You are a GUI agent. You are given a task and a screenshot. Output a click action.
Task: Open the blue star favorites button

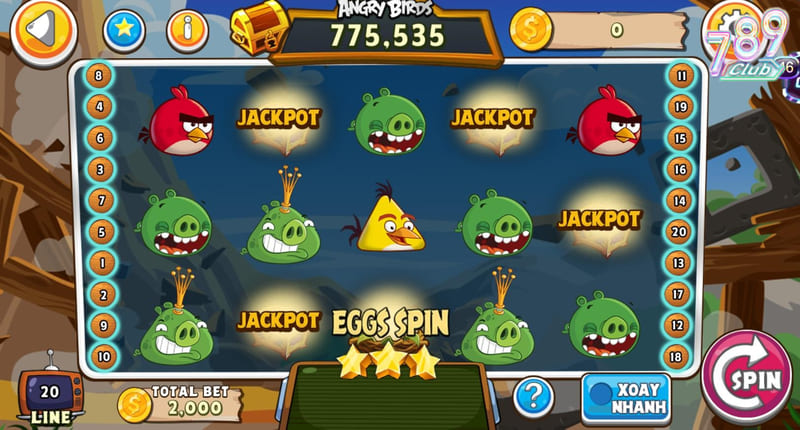click(123, 31)
